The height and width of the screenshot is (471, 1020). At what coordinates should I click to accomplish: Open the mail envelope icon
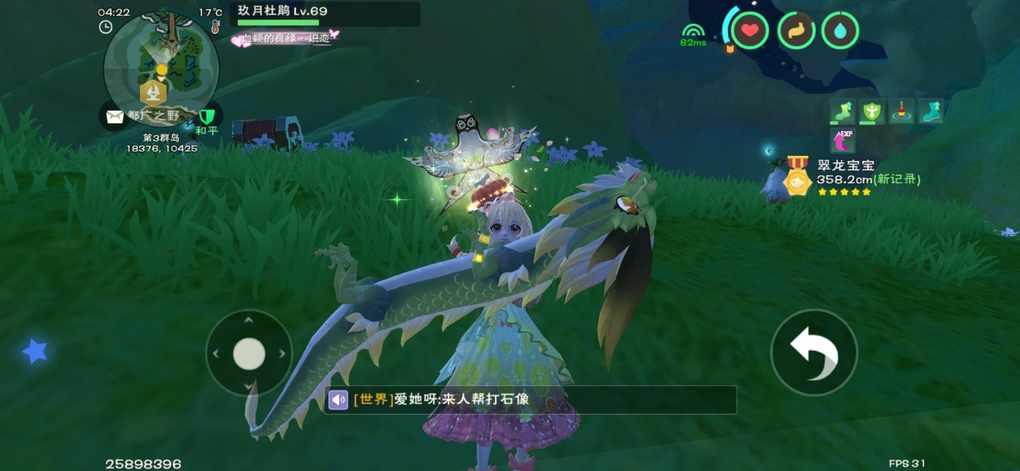click(x=114, y=116)
